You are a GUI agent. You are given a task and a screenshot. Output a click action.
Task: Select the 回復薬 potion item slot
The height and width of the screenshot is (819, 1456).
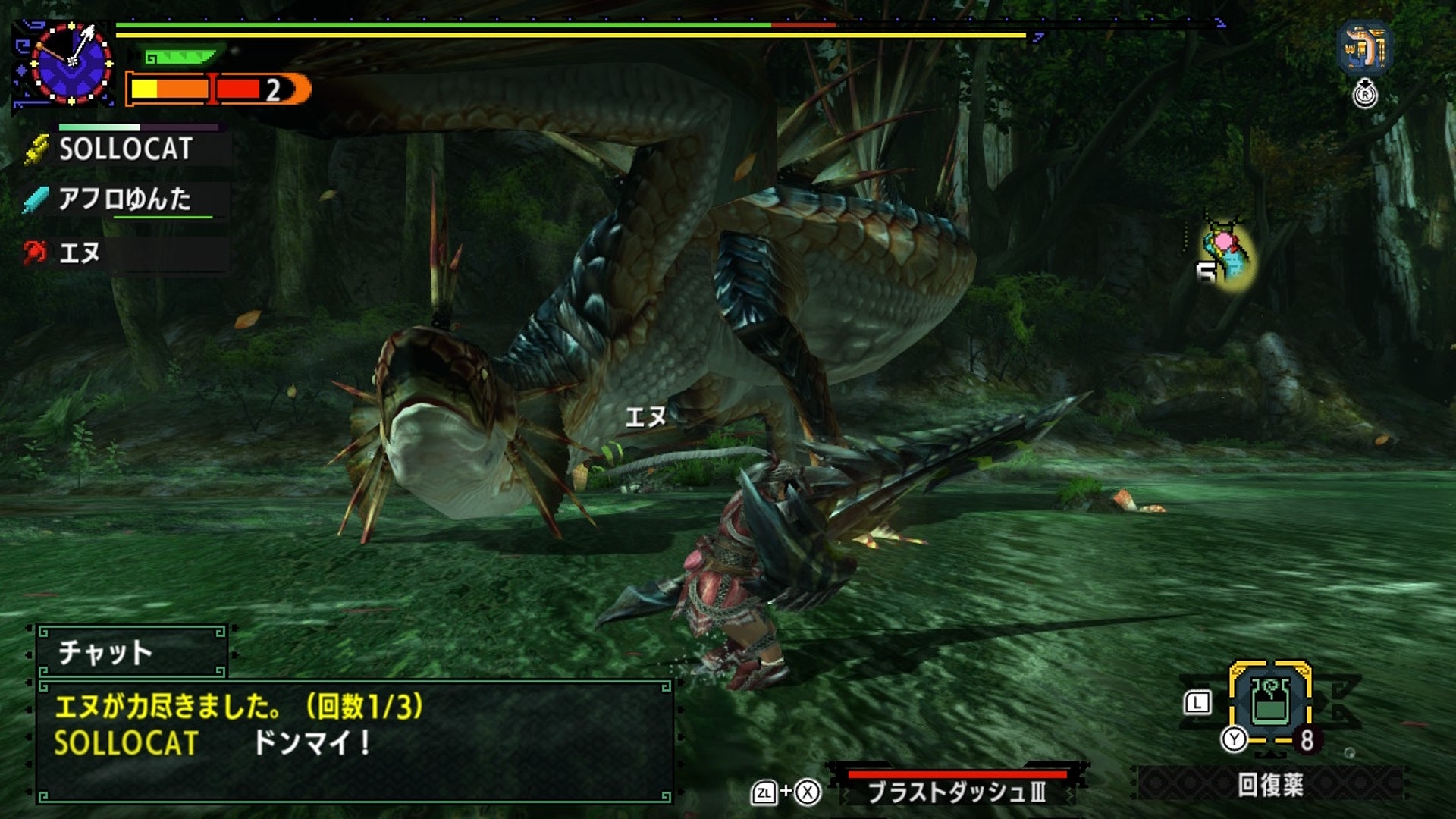pyautogui.click(x=1270, y=704)
